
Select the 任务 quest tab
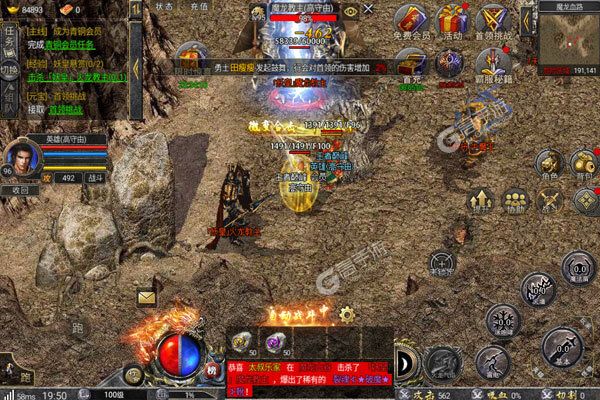(x=8, y=38)
